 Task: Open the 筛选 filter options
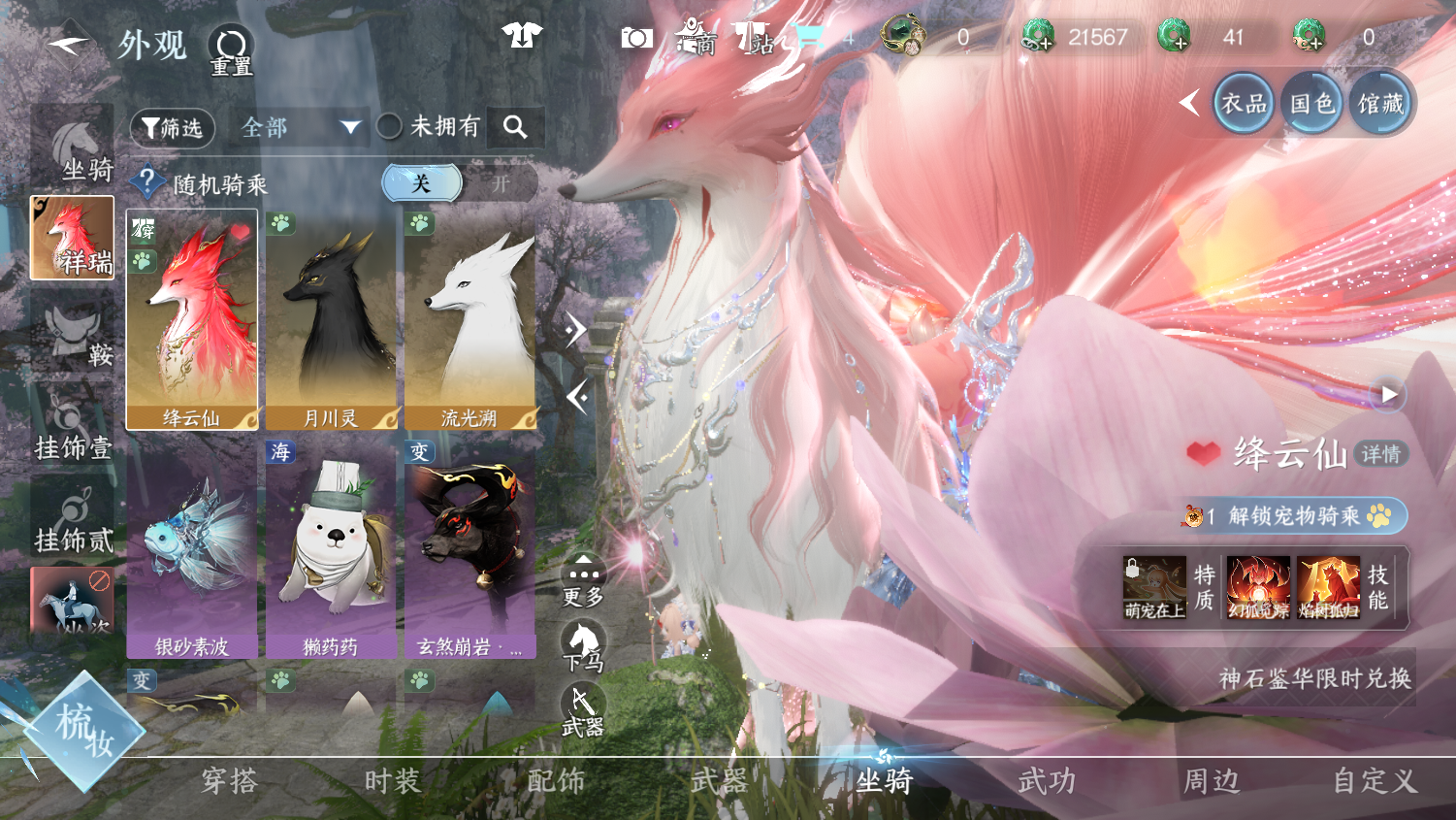pos(173,127)
